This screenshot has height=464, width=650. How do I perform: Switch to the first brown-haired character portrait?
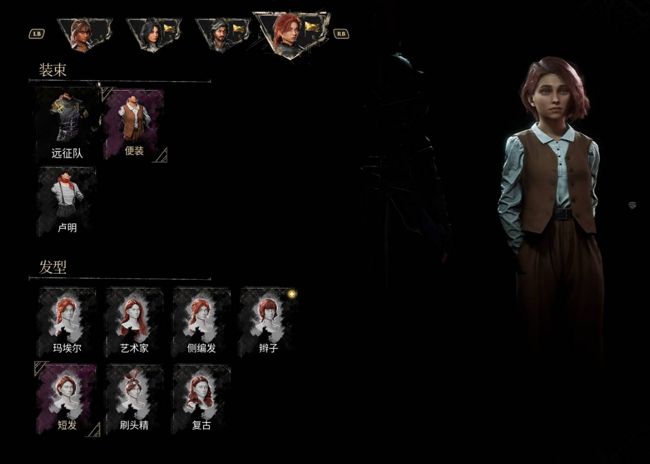pos(83,34)
